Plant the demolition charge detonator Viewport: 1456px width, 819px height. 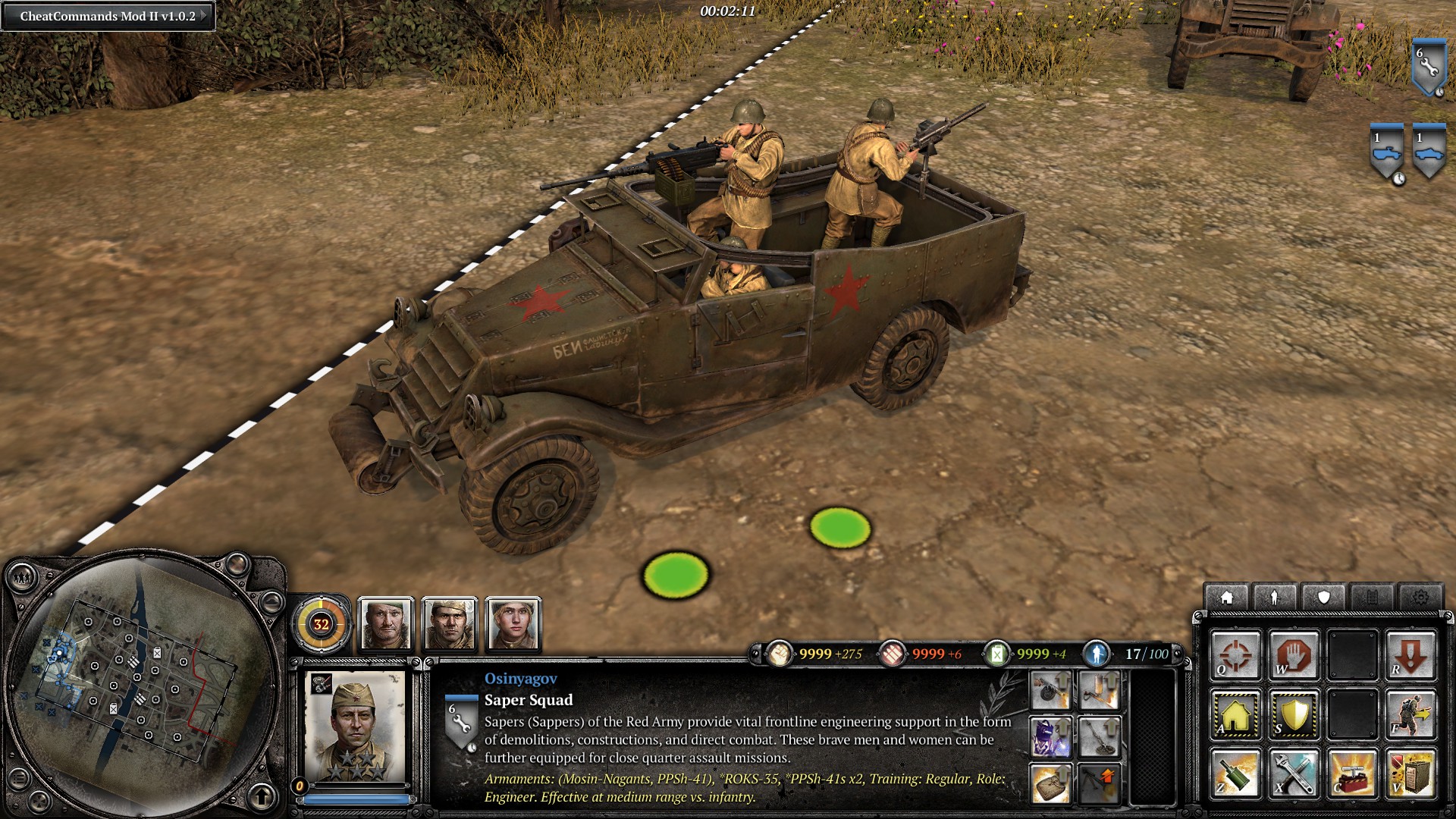1352,773
